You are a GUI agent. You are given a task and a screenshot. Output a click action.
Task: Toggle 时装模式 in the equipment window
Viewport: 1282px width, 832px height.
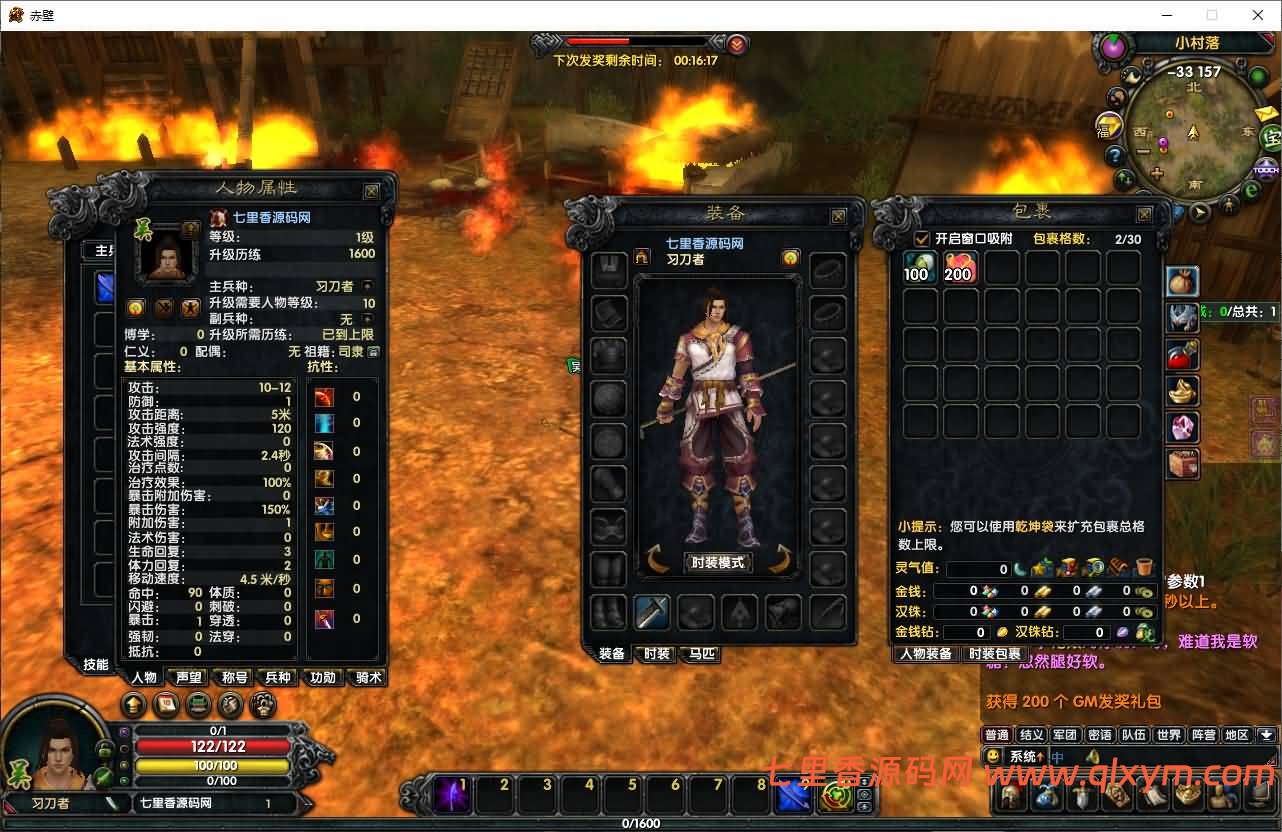point(717,562)
